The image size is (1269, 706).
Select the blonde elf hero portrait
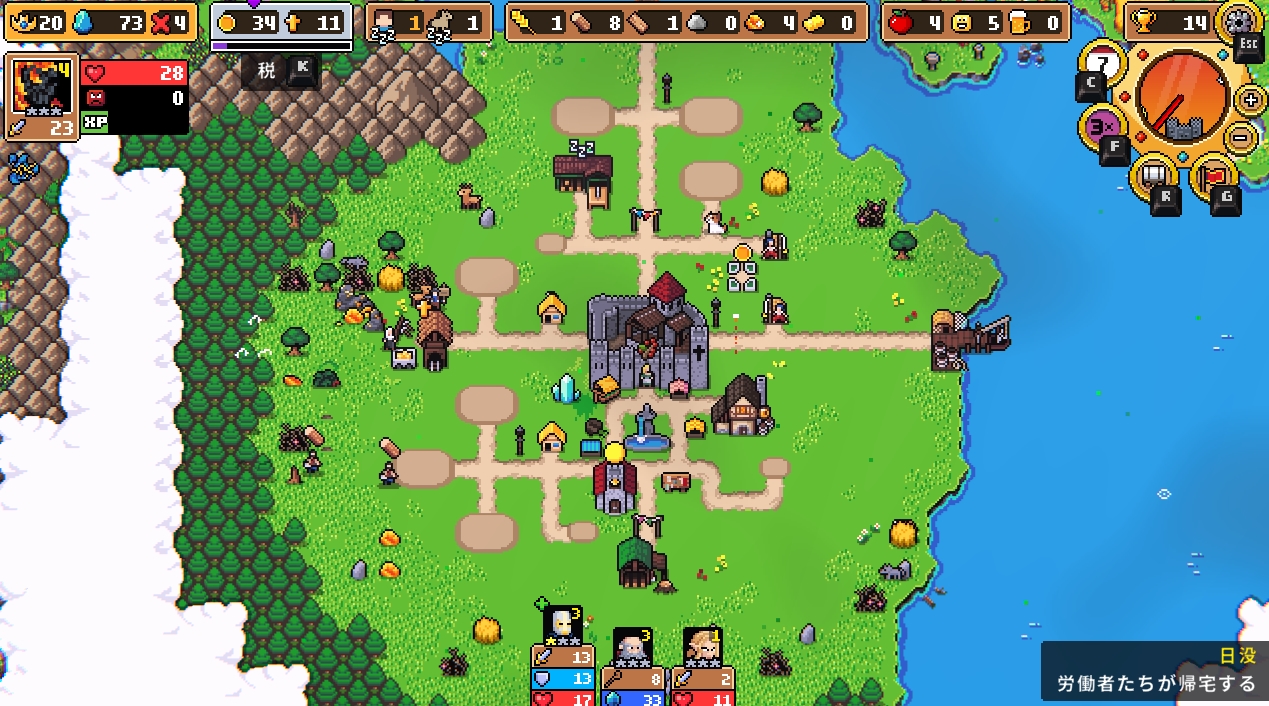(702, 648)
